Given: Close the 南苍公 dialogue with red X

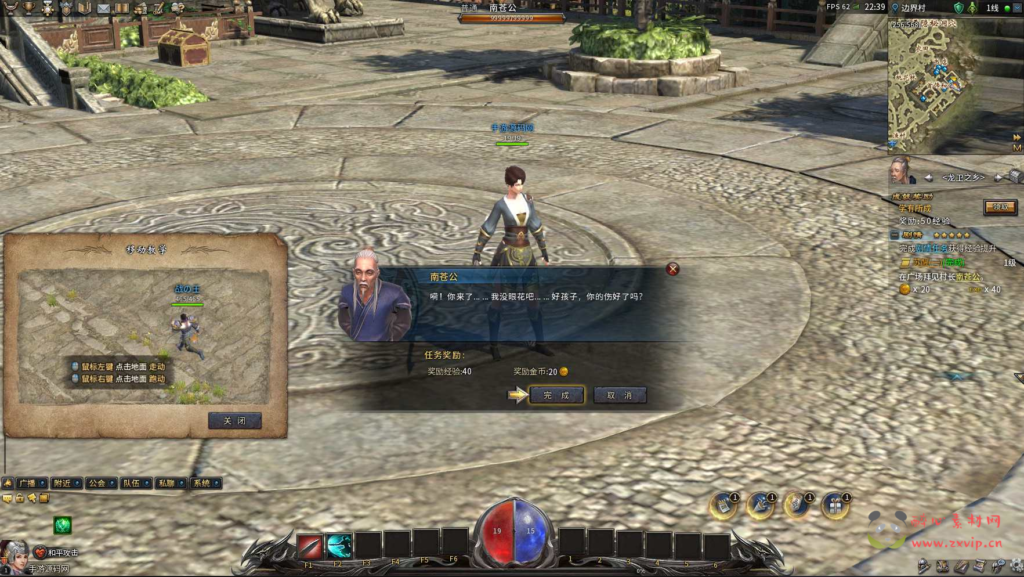Looking at the screenshot, I should click(x=673, y=269).
